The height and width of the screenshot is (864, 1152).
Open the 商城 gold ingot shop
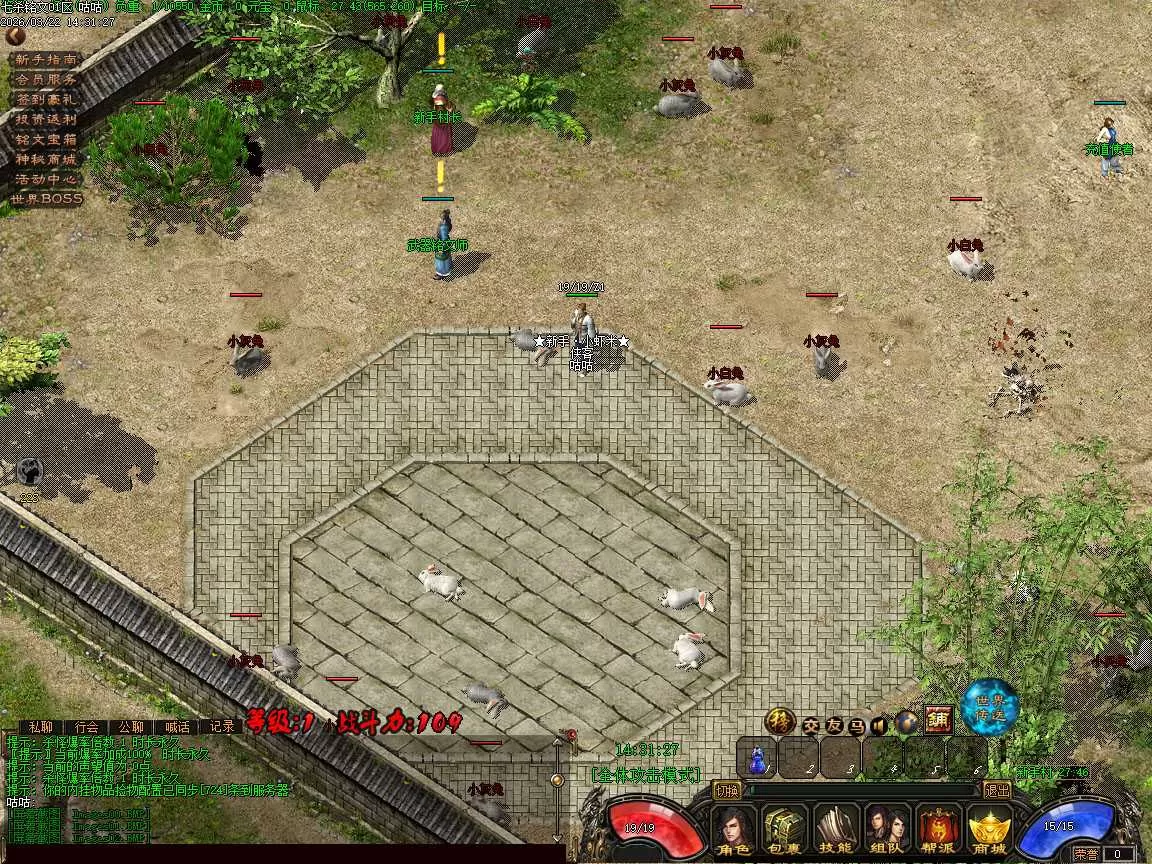[989, 829]
